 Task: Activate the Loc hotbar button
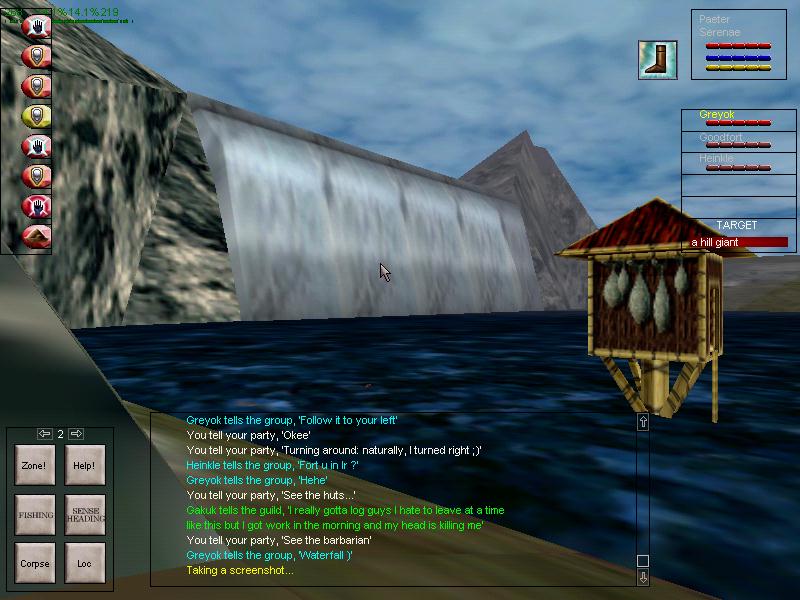(84, 563)
